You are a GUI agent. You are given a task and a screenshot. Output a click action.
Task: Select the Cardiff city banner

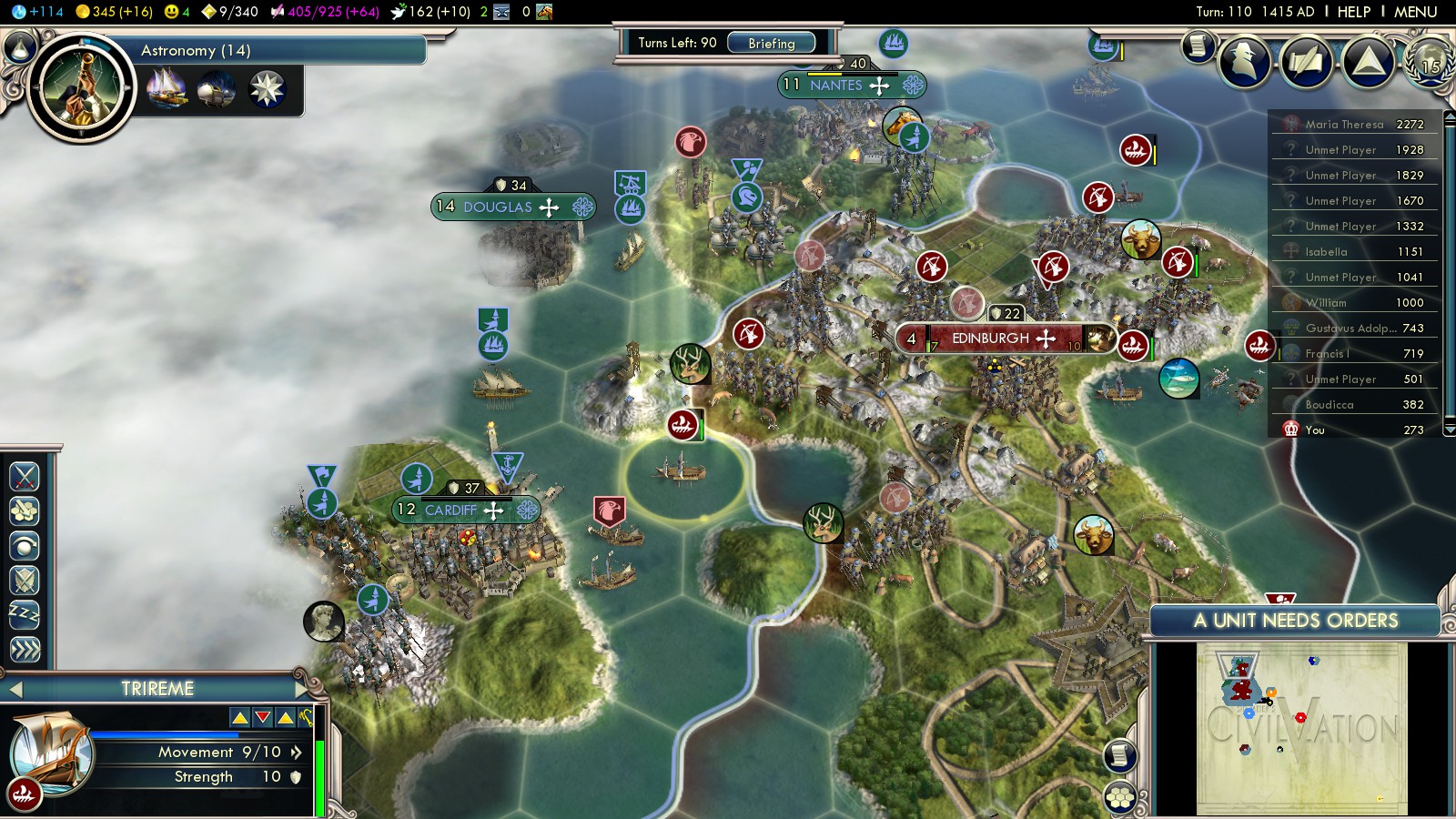click(x=450, y=511)
